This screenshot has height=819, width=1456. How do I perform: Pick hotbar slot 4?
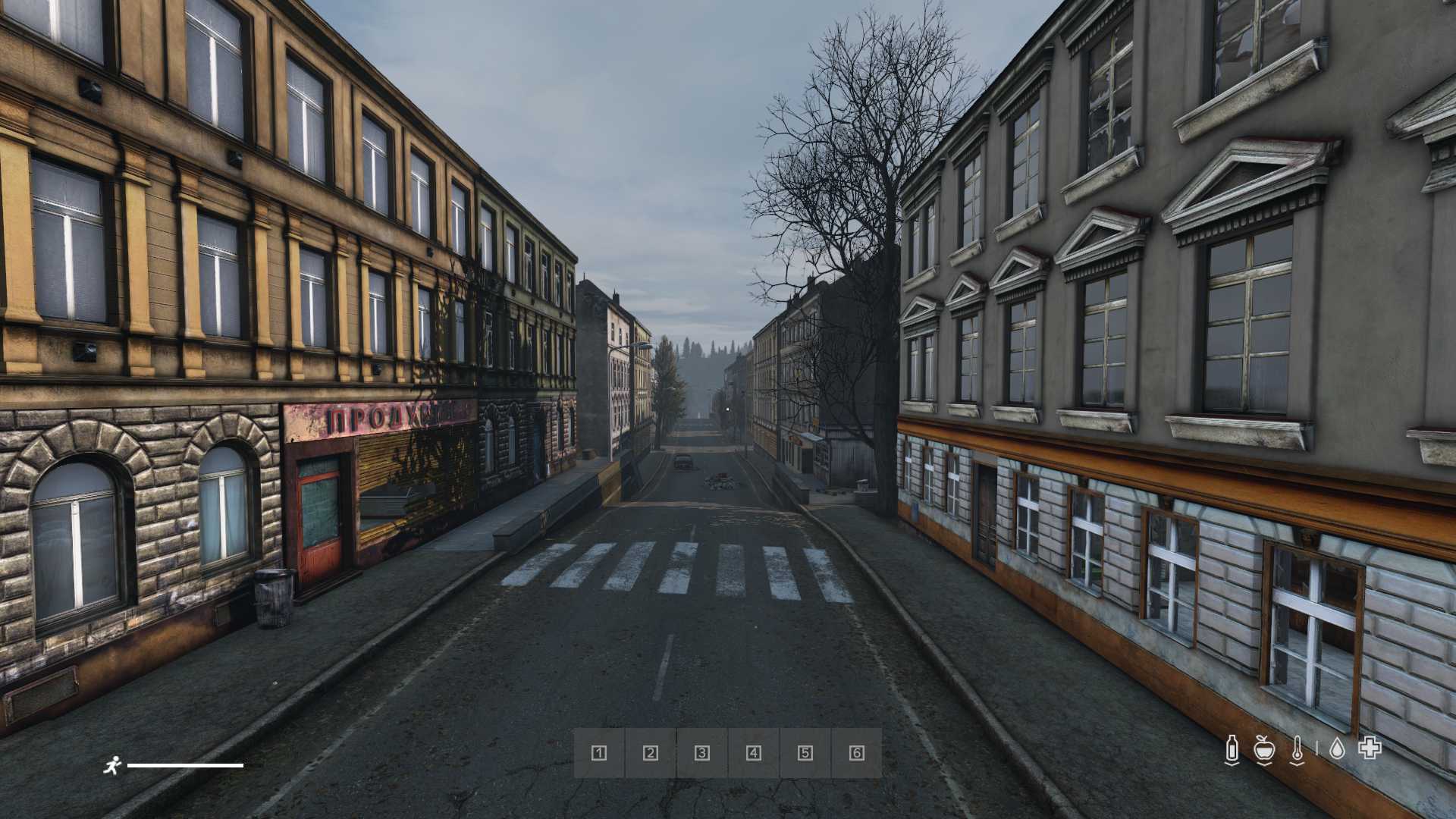click(754, 753)
